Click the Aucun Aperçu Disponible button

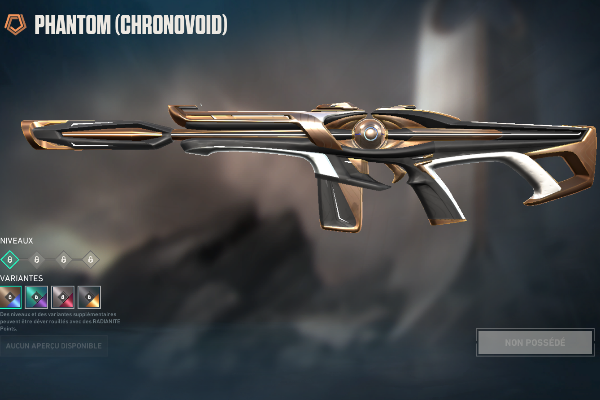(54, 345)
